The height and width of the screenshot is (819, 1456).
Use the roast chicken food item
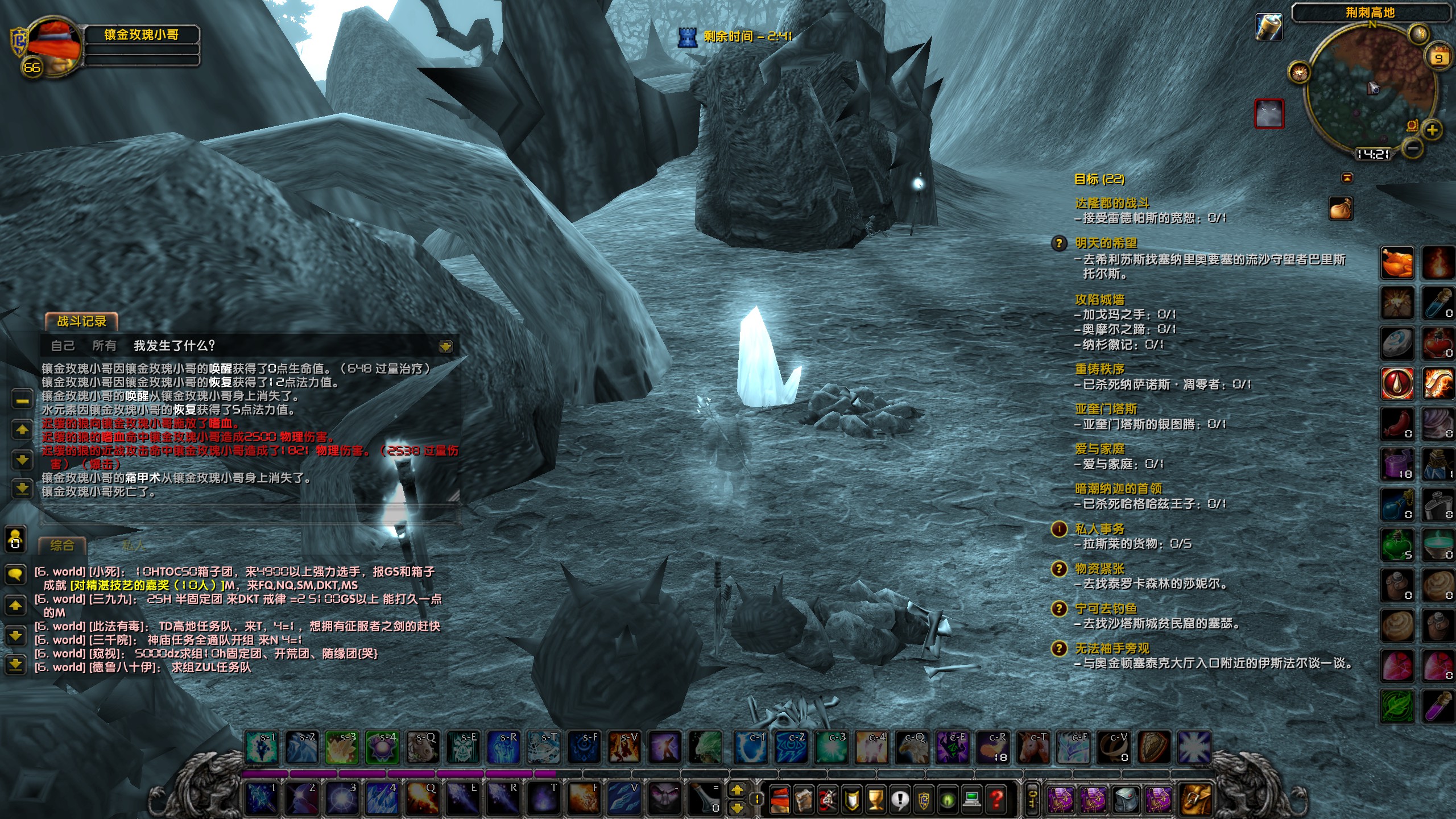coord(1397,263)
